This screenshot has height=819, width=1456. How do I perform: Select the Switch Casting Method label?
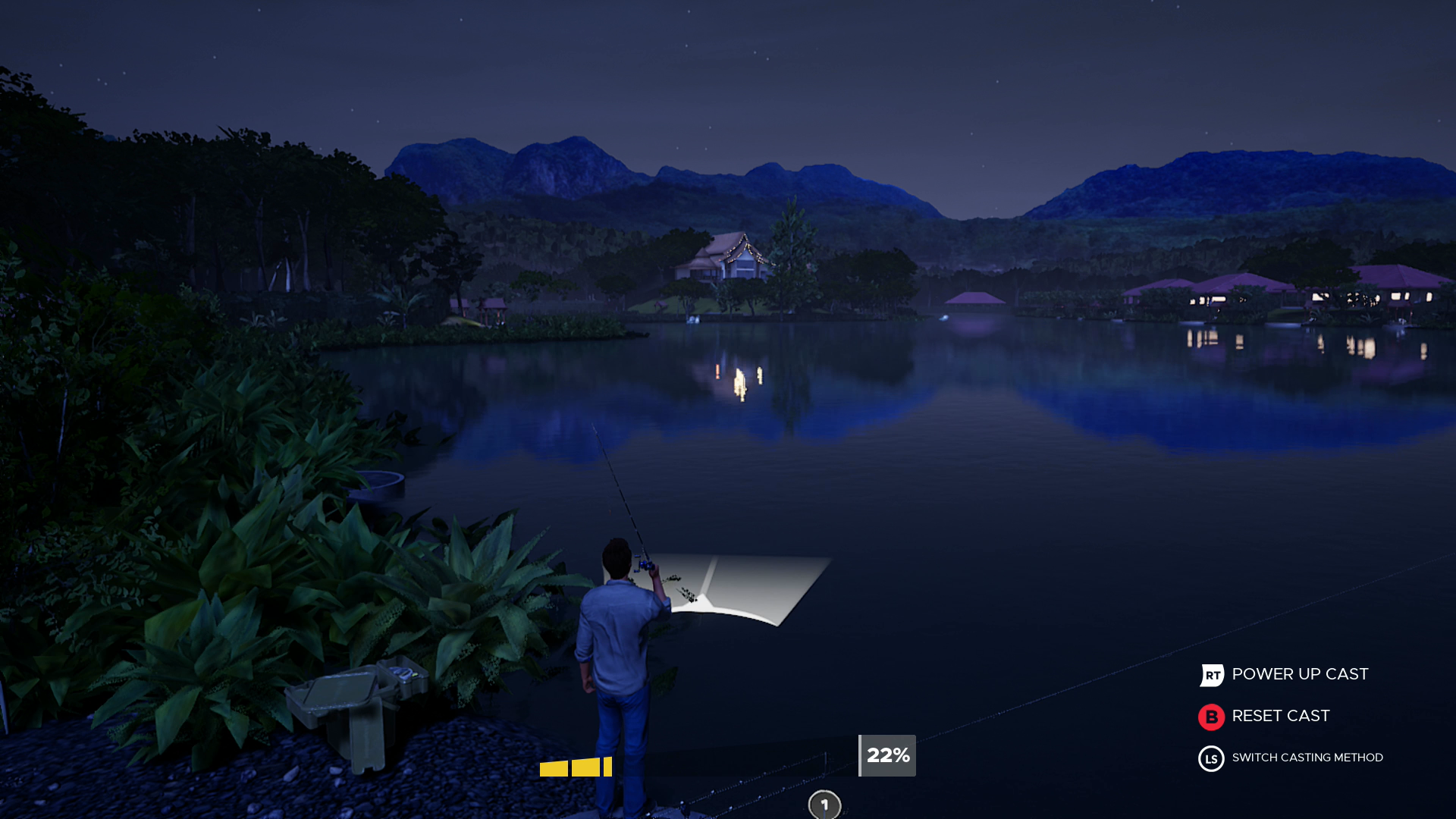tap(1307, 758)
